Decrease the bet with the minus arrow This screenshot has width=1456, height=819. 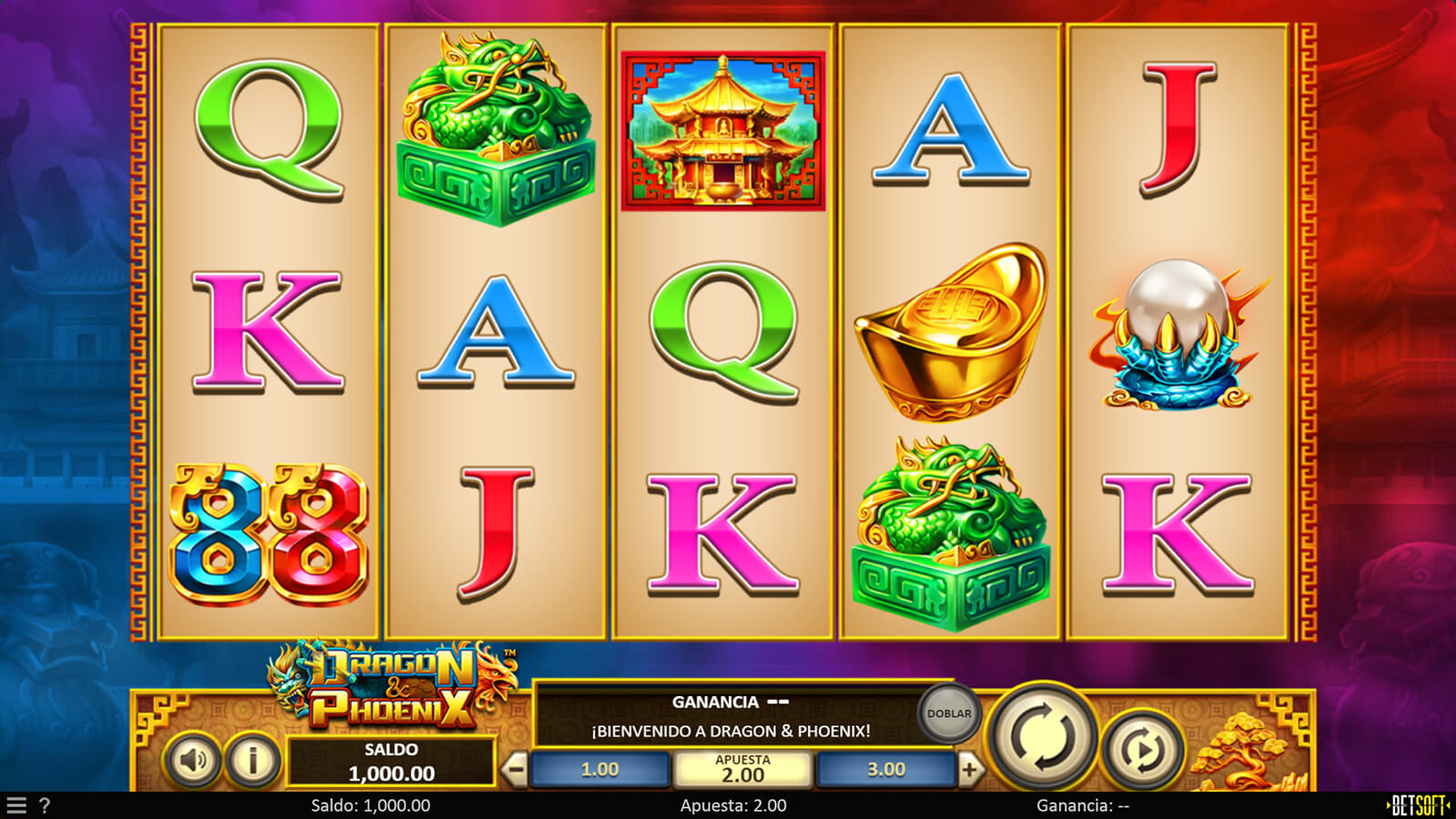click(x=515, y=770)
